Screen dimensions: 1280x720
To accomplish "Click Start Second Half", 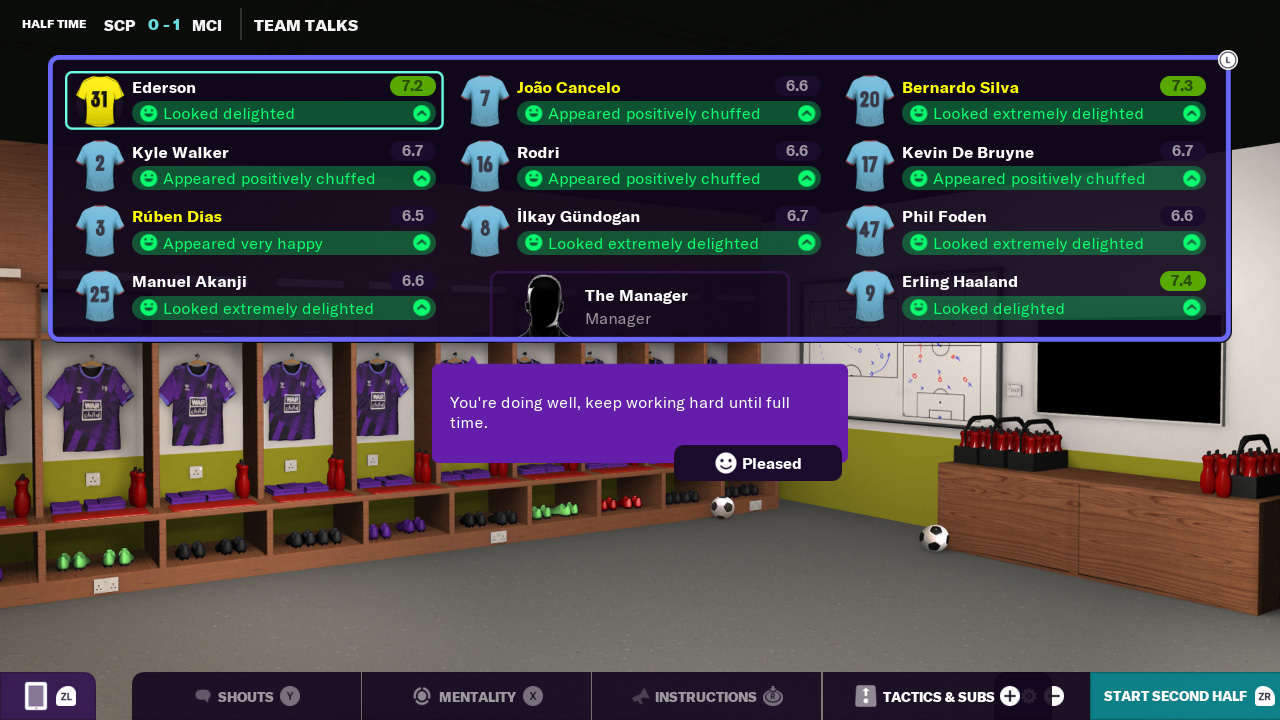I will (1177, 695).
